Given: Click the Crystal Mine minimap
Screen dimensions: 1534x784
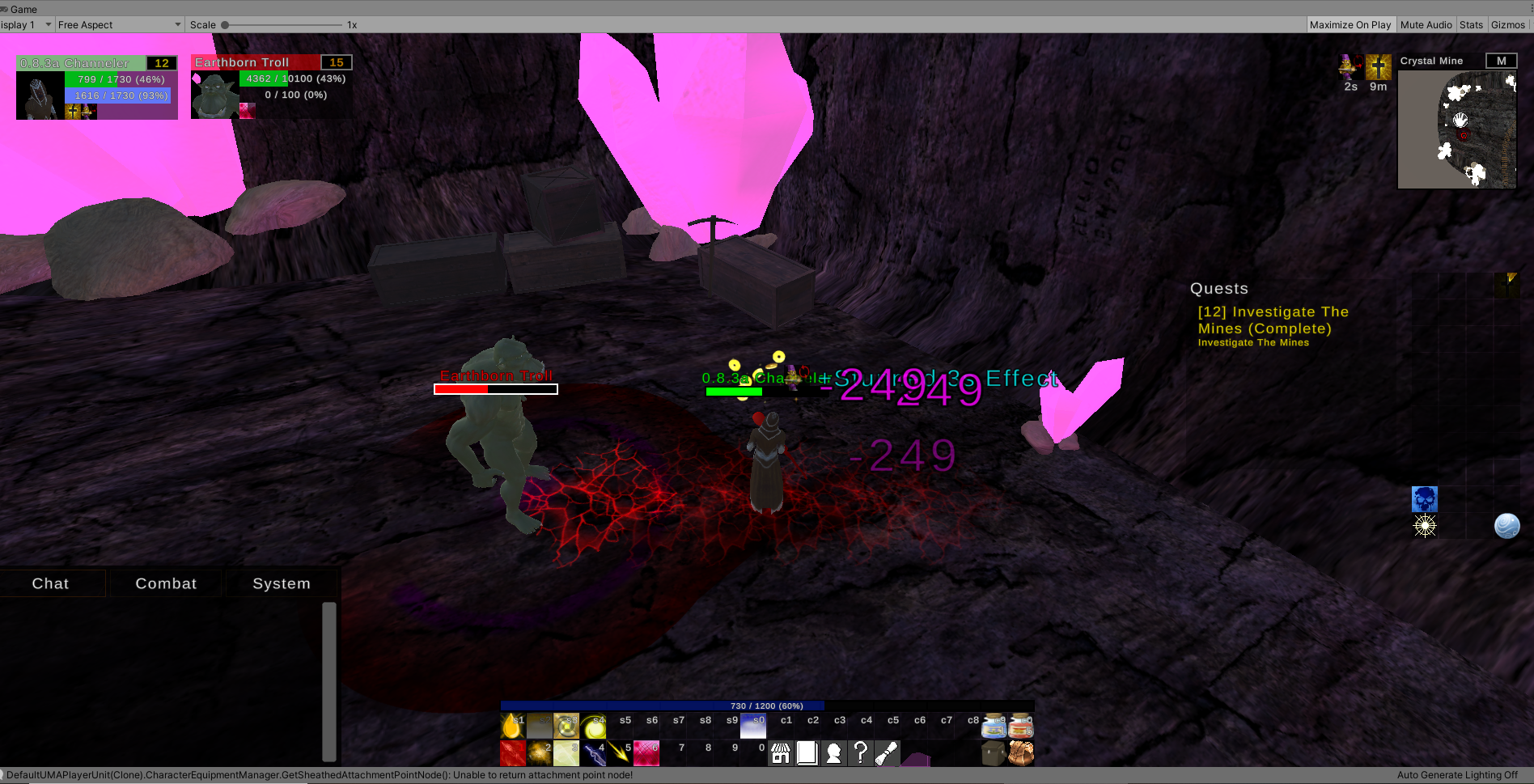Looking at the screenshot, I should (x=1456, y=129).
